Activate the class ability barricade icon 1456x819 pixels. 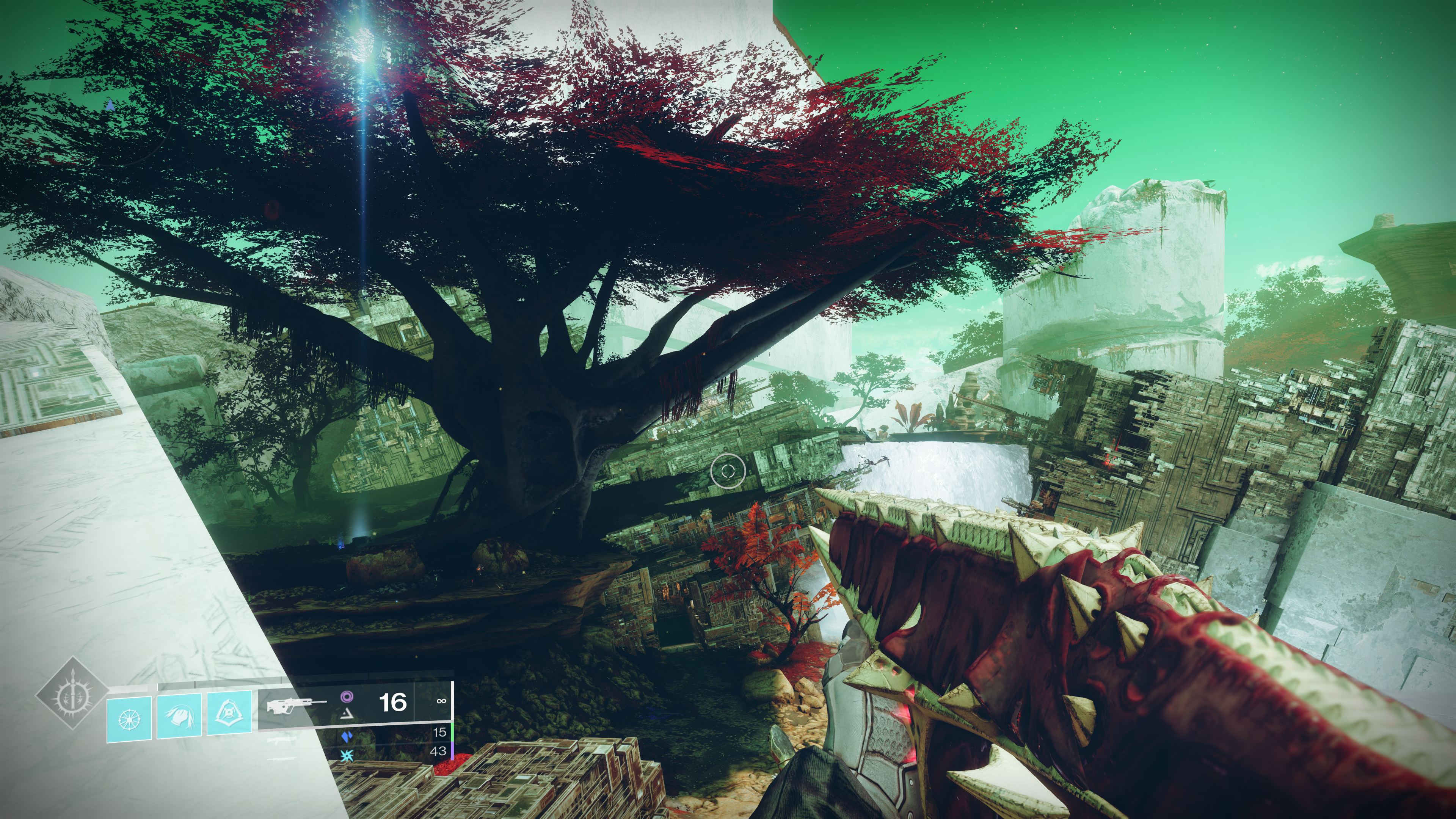(229, 713)
